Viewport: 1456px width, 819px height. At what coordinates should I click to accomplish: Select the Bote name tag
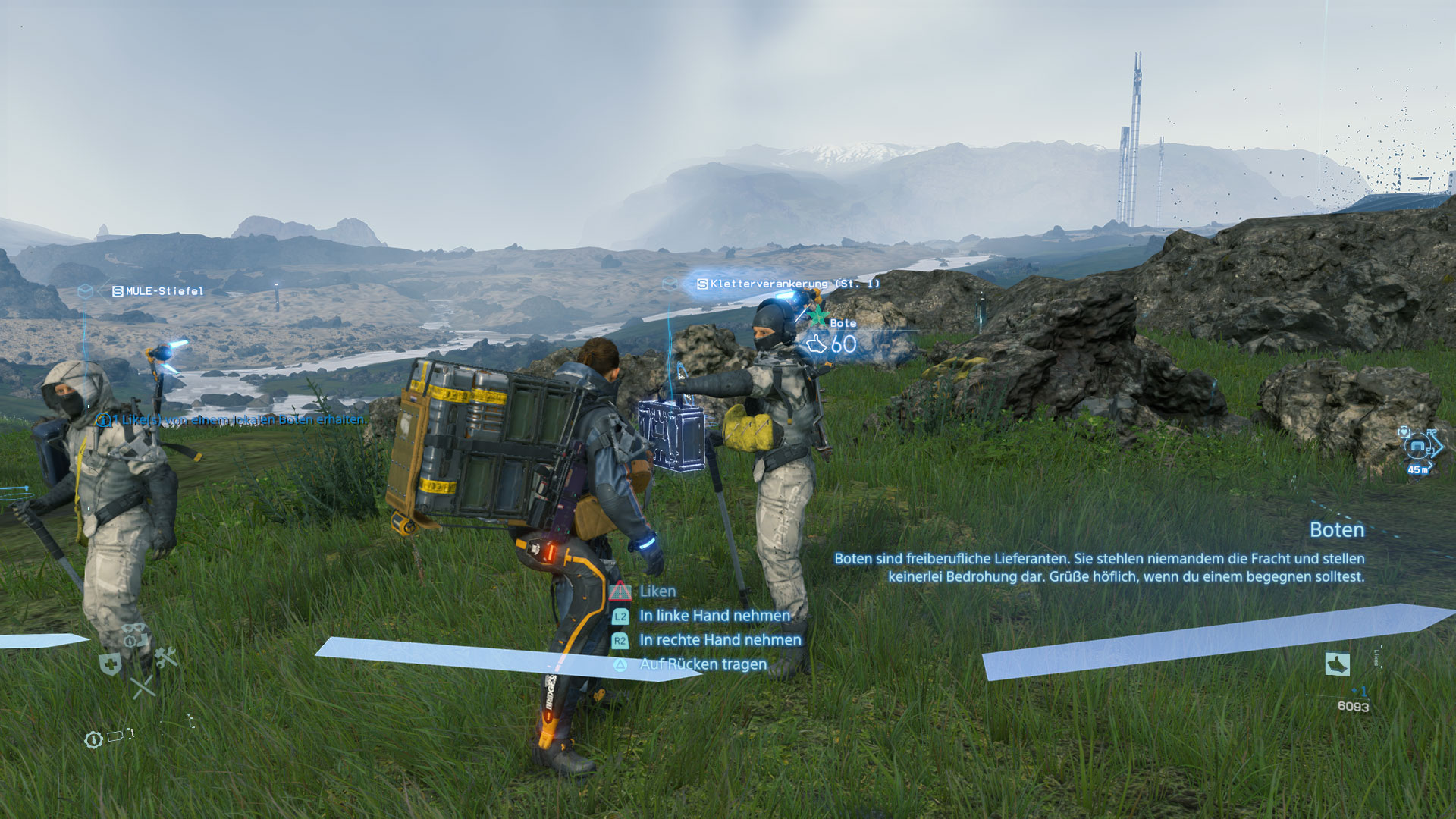[x=843, y=323]
